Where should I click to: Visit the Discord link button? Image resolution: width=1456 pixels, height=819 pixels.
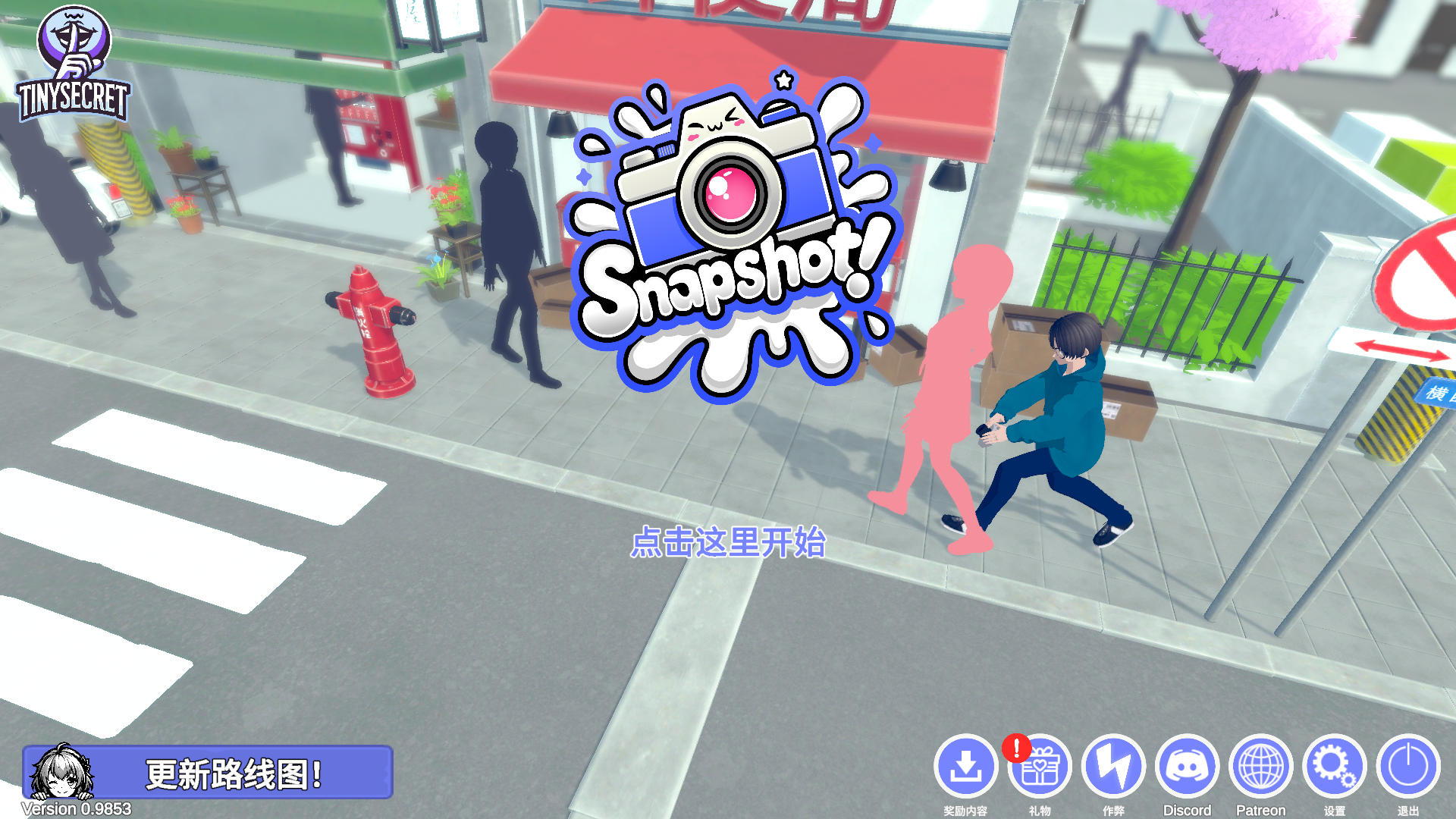(1187, 766)
